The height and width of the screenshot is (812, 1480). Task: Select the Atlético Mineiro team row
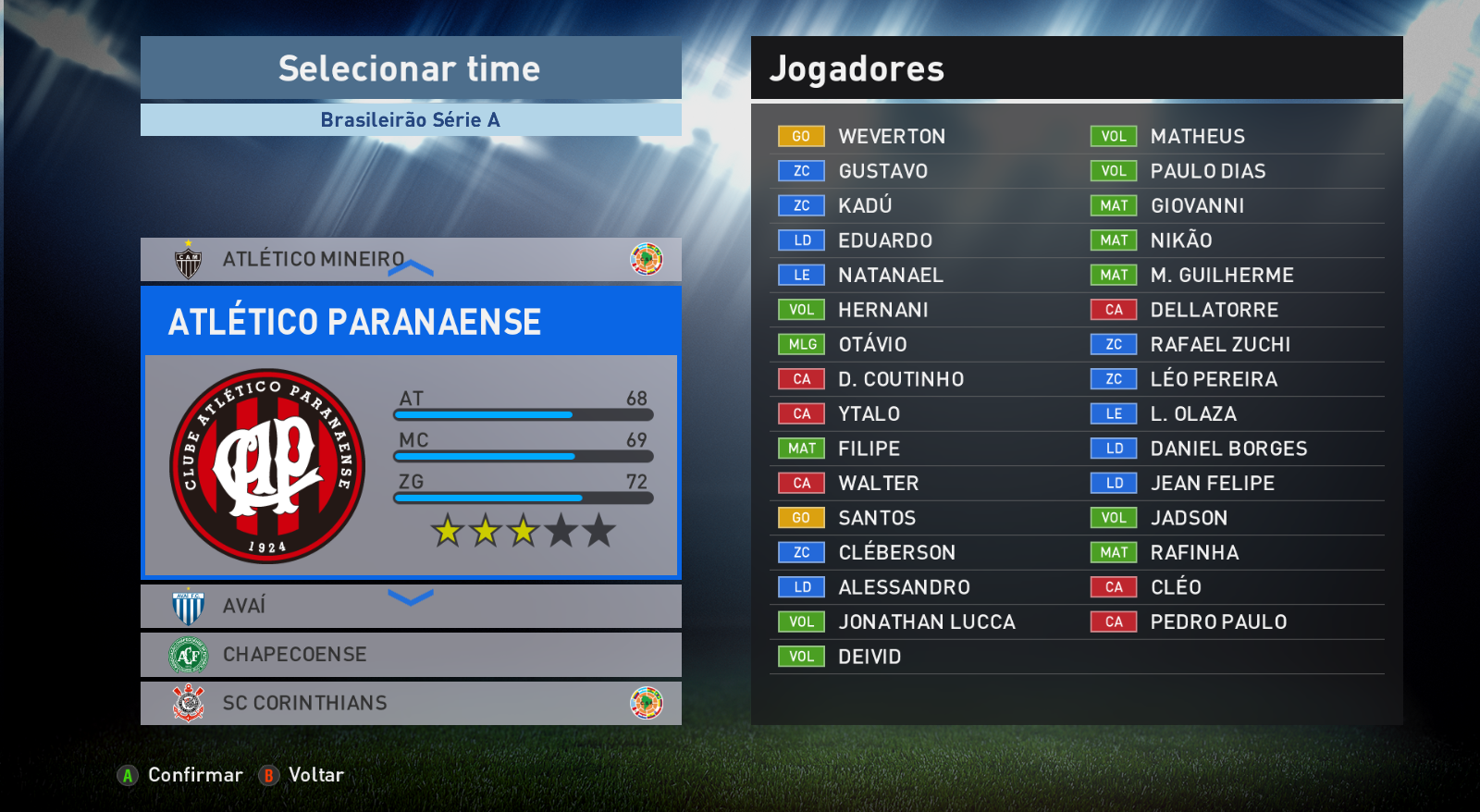(x=313, y=260)
